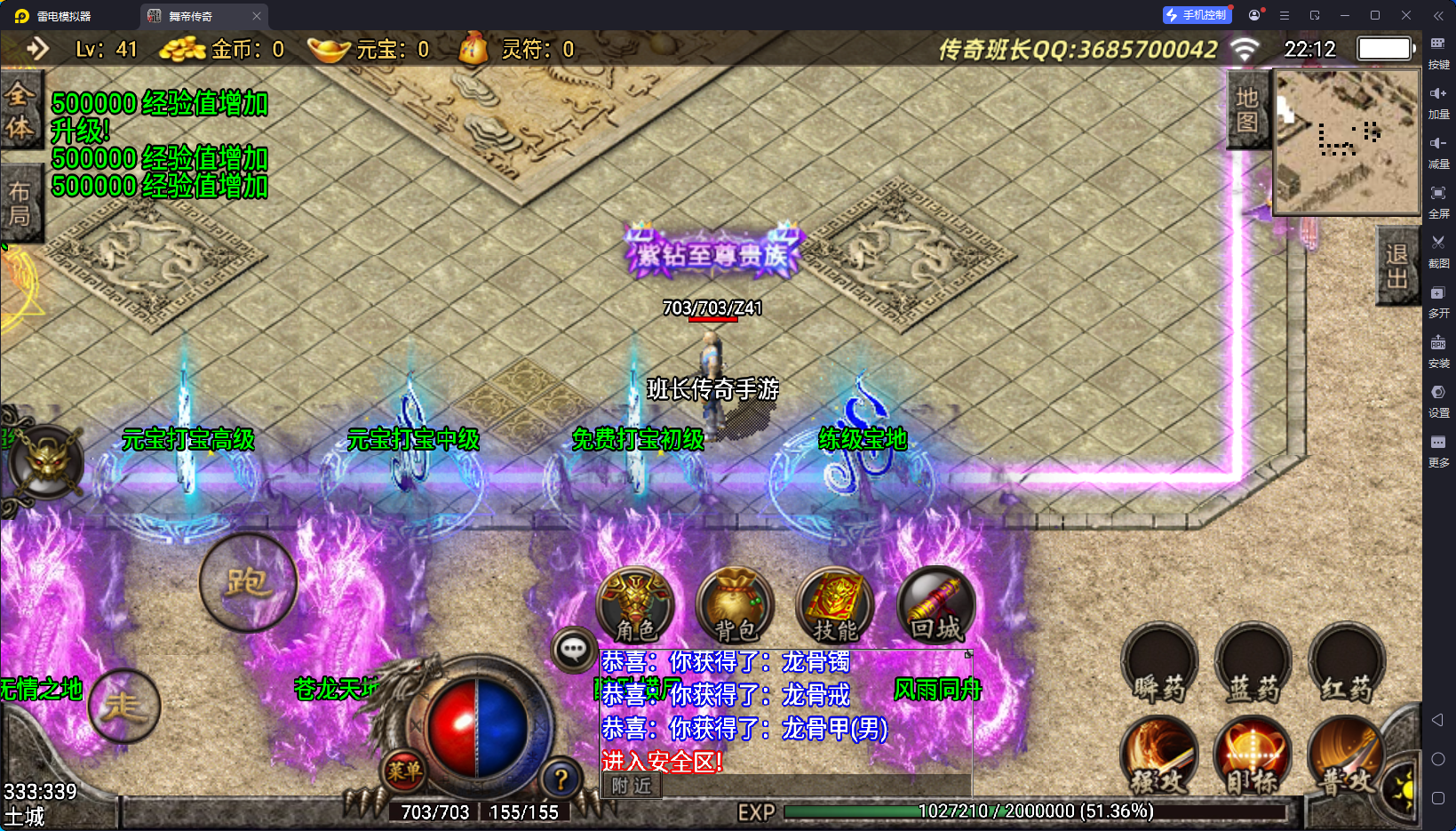This screenshot has height=831, width=1456.
Task: Click the 退出 exit button
Action: point(1396,267)
